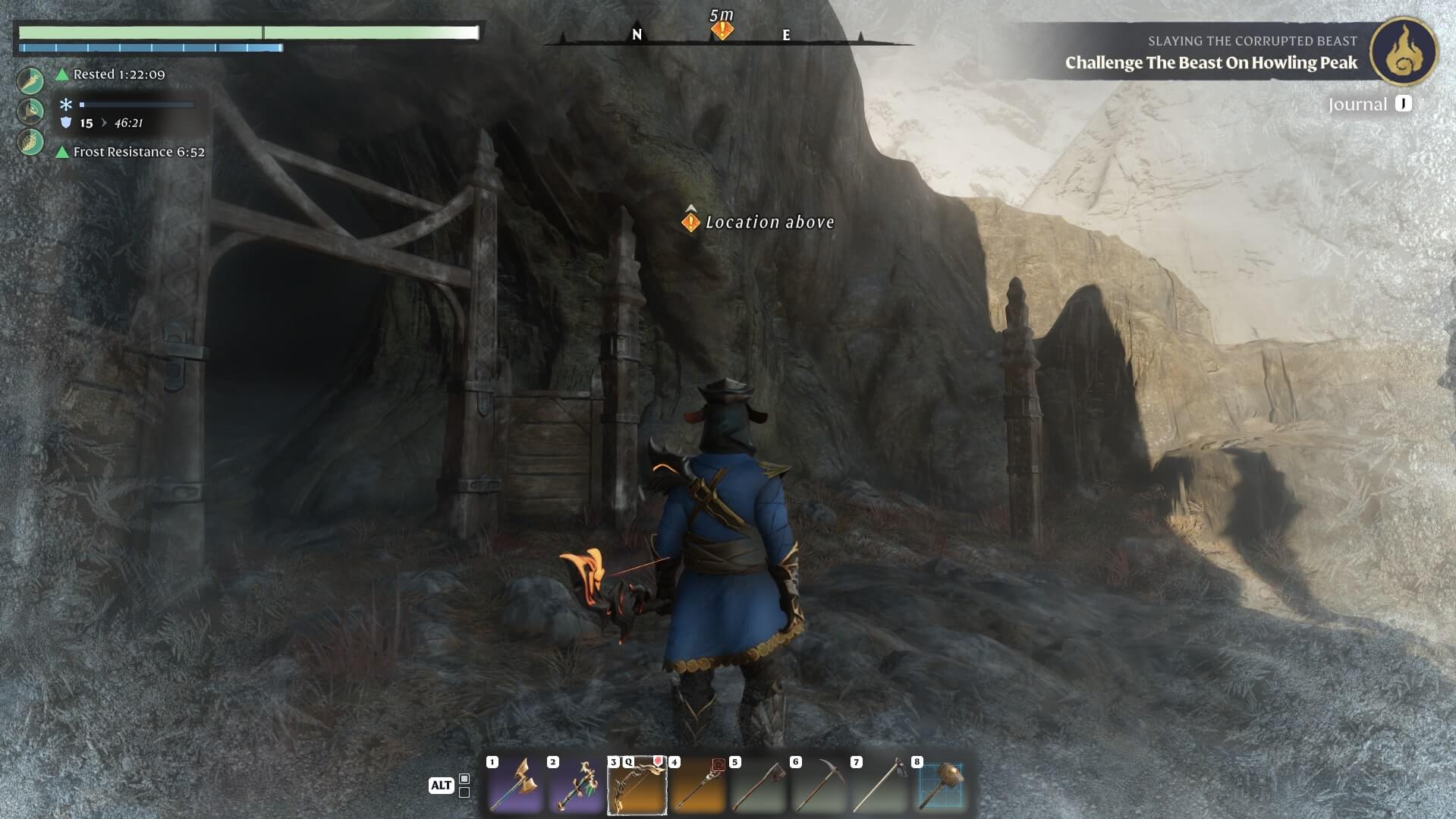Inspect the carrot food buff icon

(30, 80)
